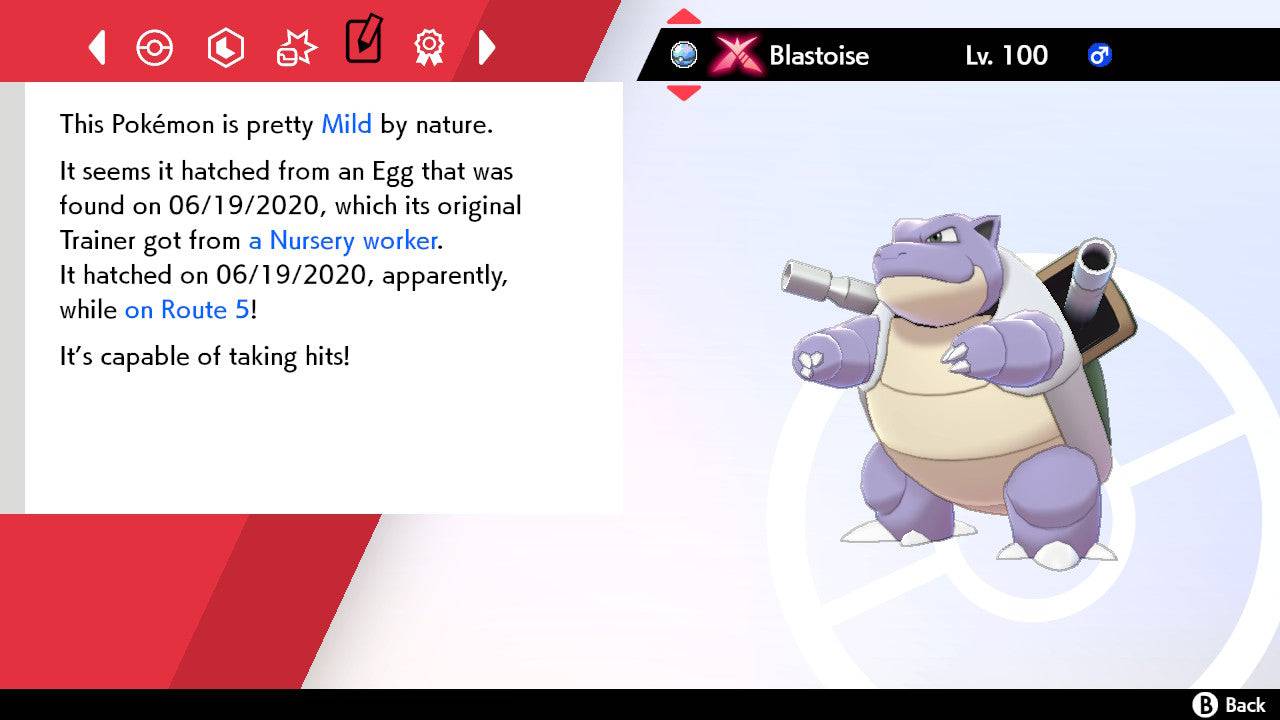Select the male gender symbol

1100,57
